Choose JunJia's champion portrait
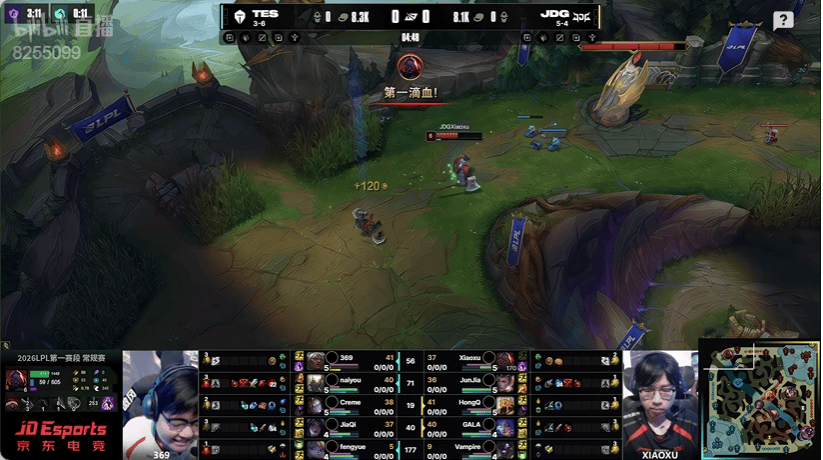The image size is (823, 460). [x=505, y=383]
